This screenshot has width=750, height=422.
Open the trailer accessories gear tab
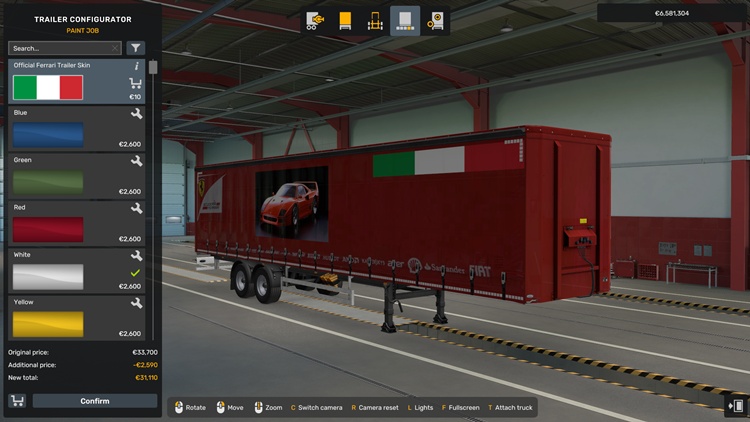coord(436,20)
